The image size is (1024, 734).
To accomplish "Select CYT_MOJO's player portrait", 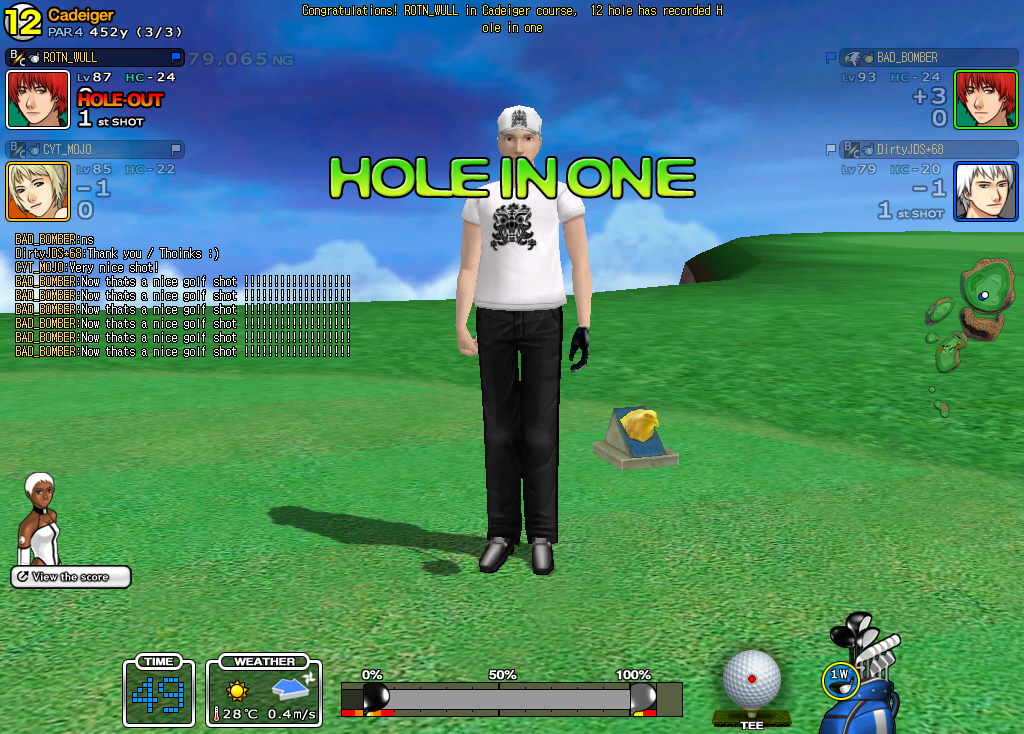I will 38,191.
